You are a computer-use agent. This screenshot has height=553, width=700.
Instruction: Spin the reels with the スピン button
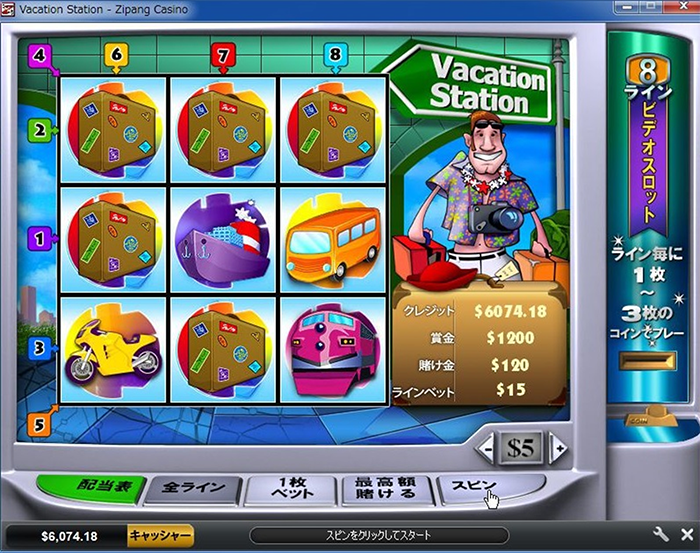pyautogui.click(x=488, y=488)
